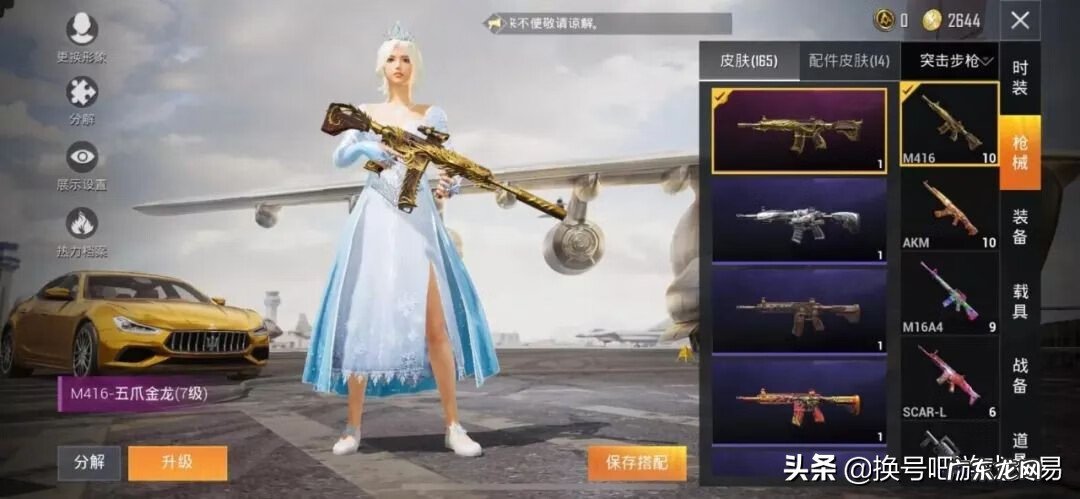Switch to the 配件皮肤(14) tab
The width and height of the screenshot is (1080, 499).
click(x=849, y=61)
